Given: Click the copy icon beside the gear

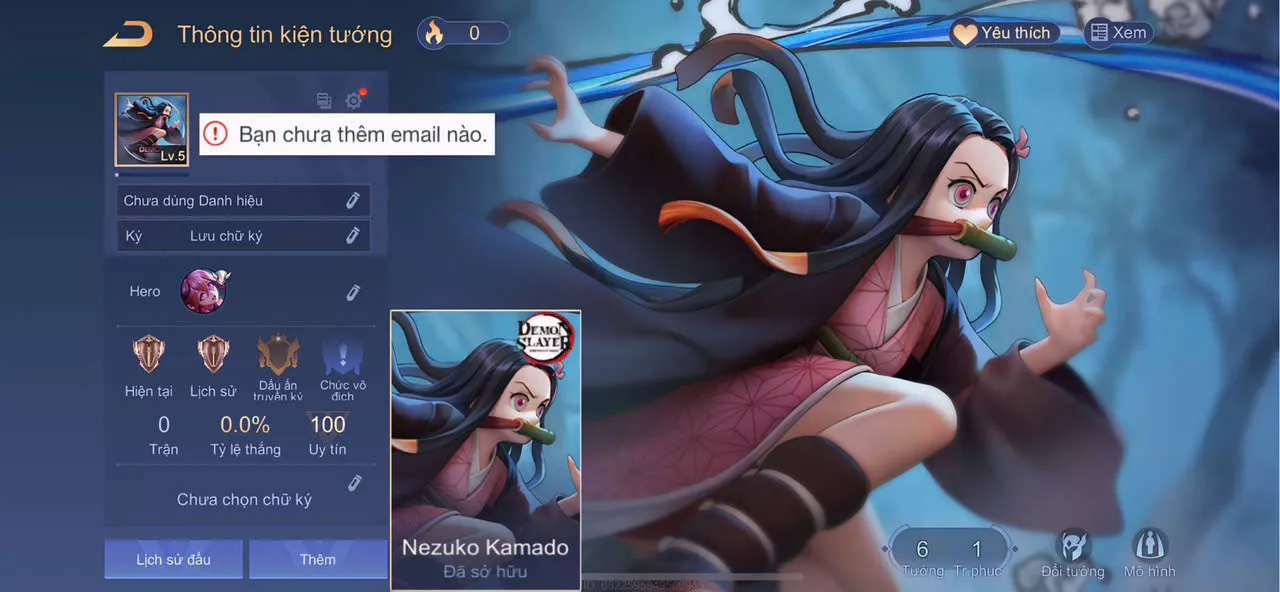Looking at the screenshot, I should [x=324, y=100].
